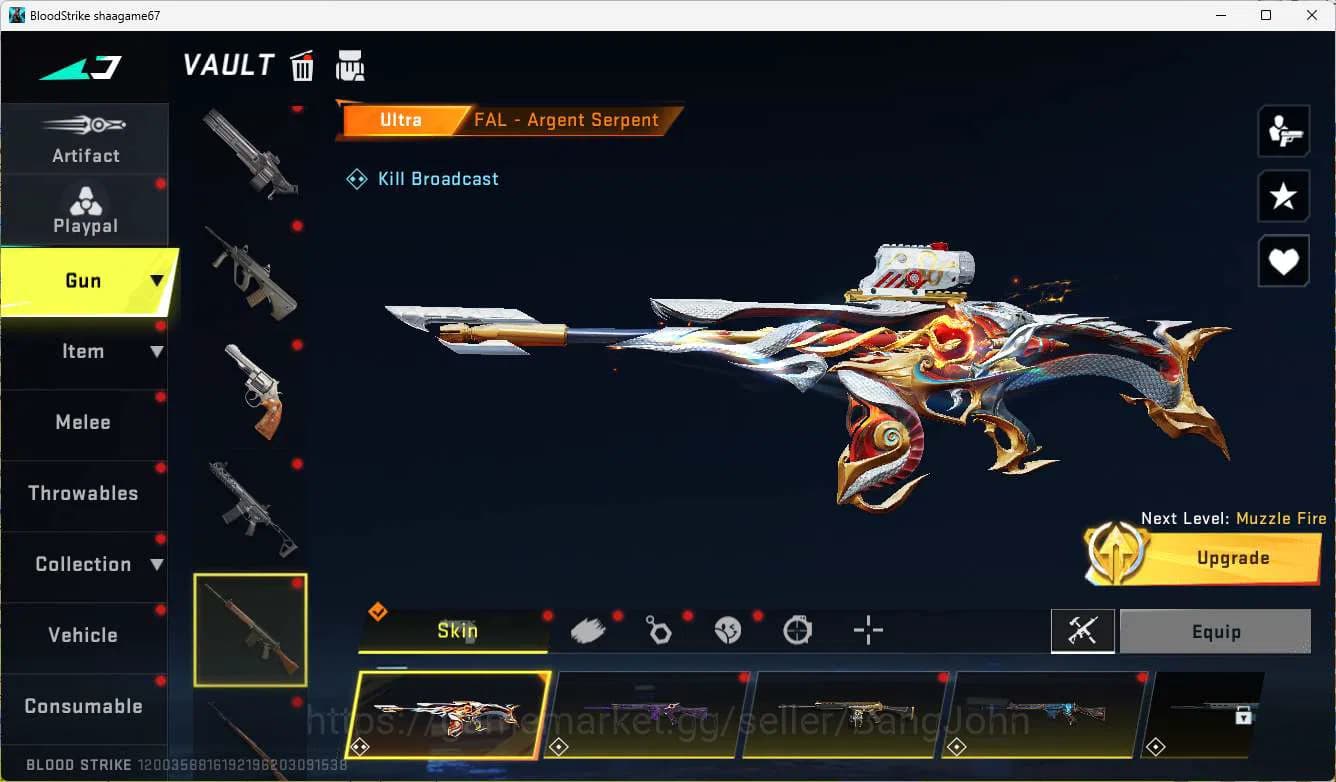1336x782 pixels.
Task: Toggle the crossed-rifles display switch near Equip
Action: [x=1083, y=631]
